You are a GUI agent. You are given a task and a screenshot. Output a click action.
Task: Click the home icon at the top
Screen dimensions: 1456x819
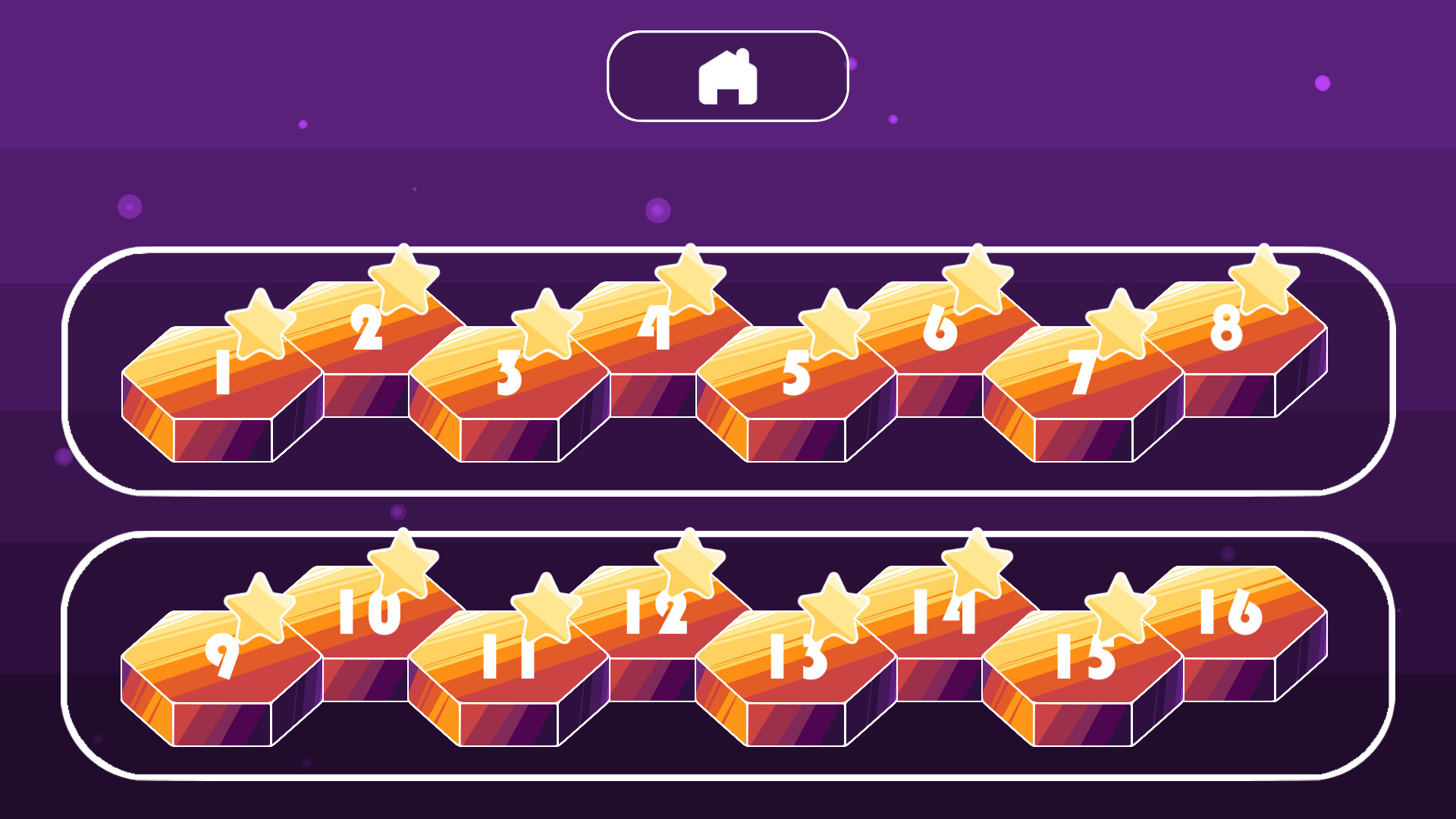pyautogui.click(x=726, y=77)
